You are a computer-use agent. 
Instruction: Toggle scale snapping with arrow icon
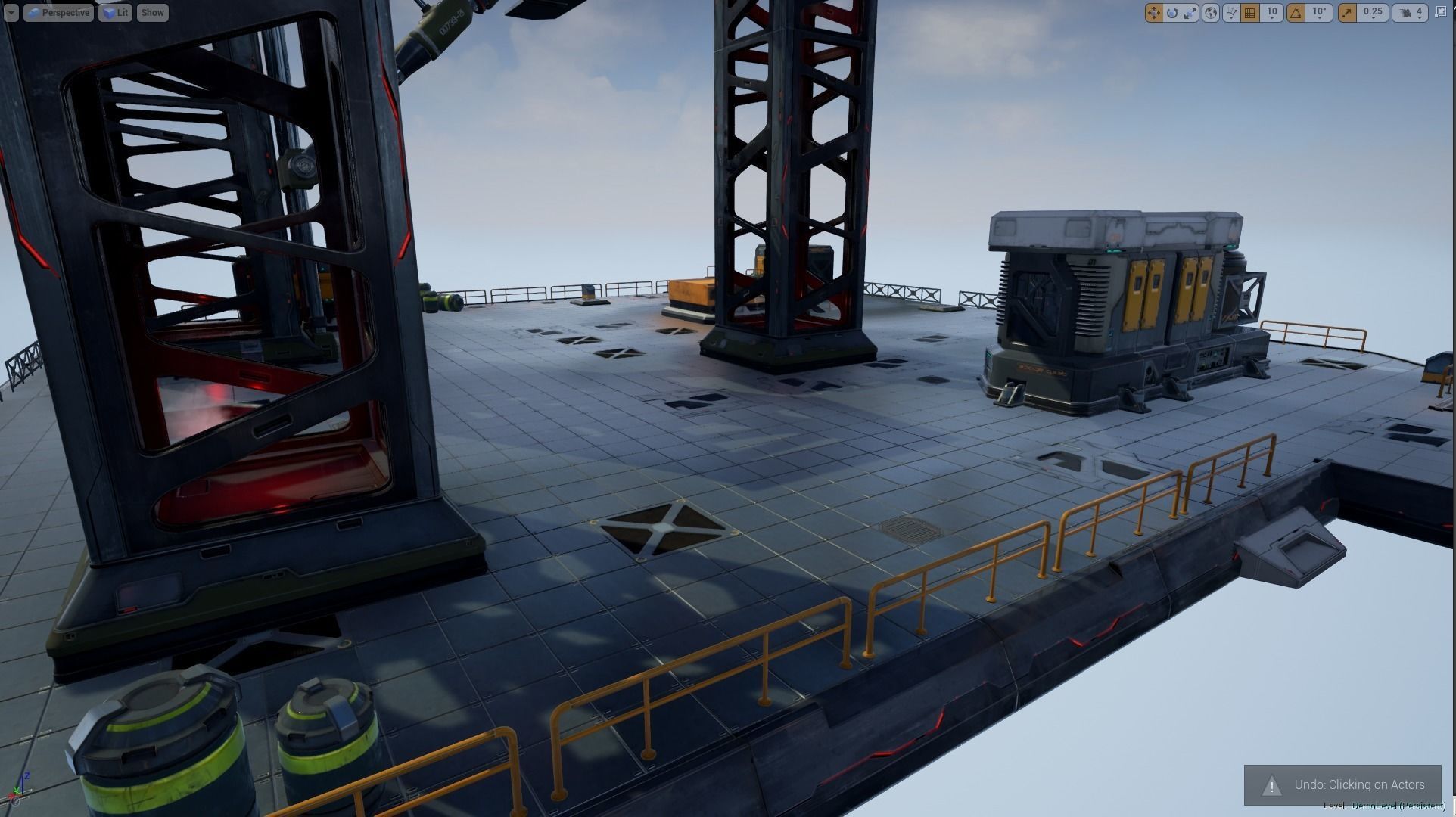tap(1346, 12)
